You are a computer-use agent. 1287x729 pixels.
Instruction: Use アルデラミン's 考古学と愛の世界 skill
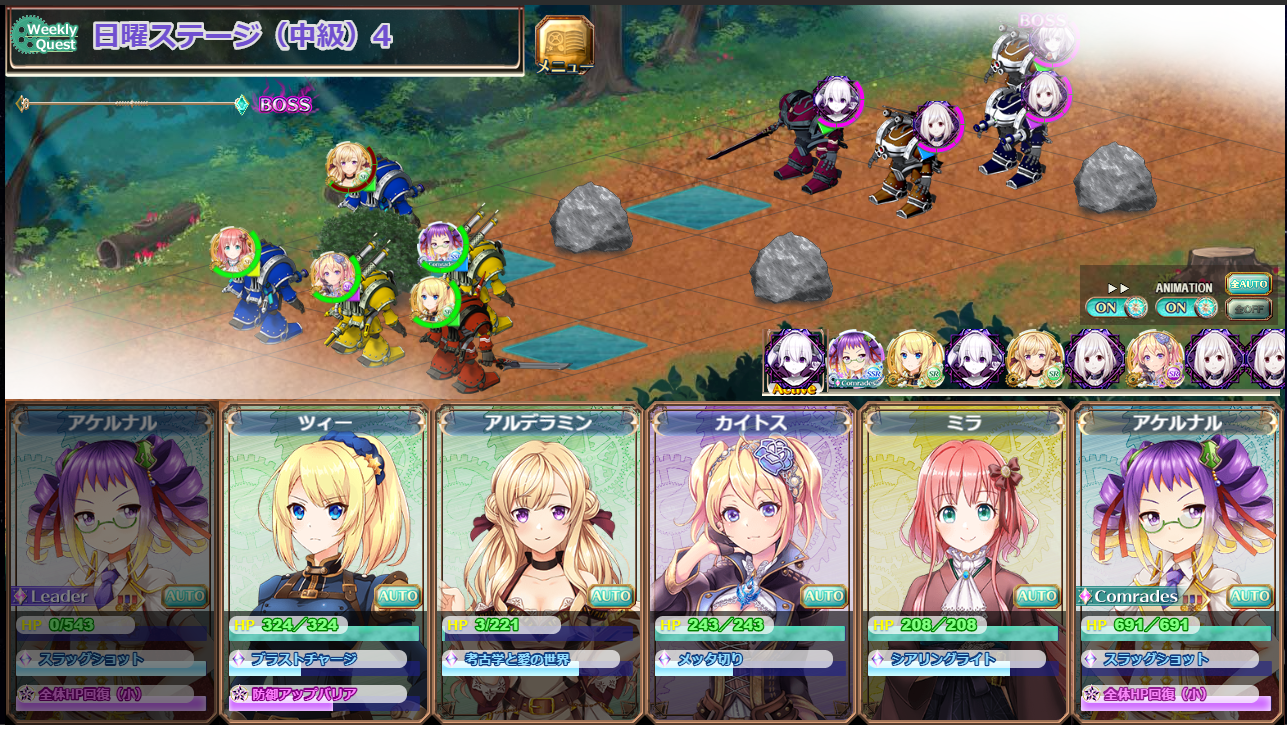532,660
